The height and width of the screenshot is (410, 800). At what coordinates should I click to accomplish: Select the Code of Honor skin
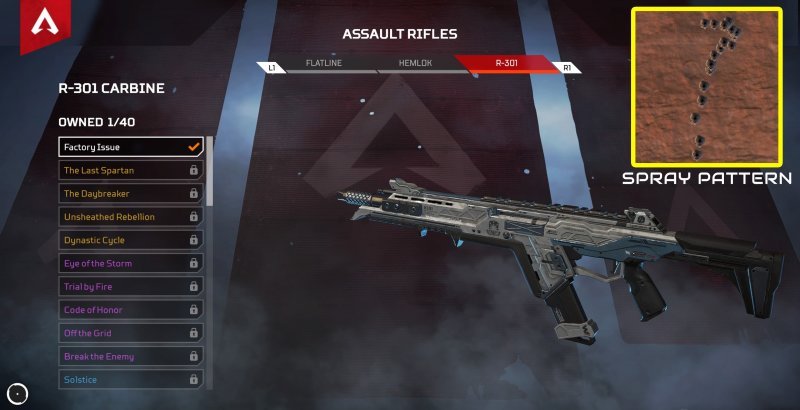click(131, 310)
